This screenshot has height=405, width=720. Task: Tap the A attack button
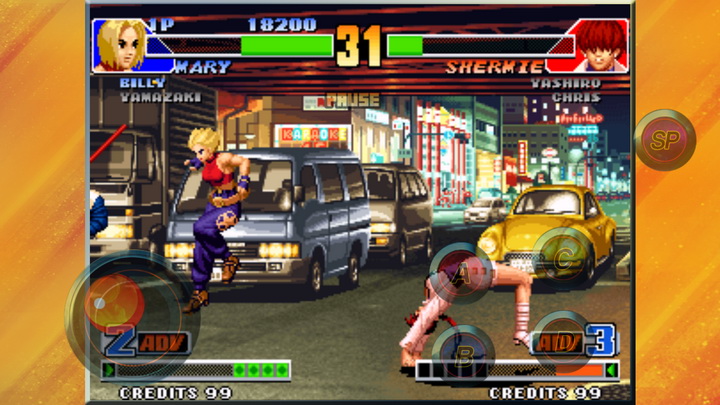[x=462, y=271]
